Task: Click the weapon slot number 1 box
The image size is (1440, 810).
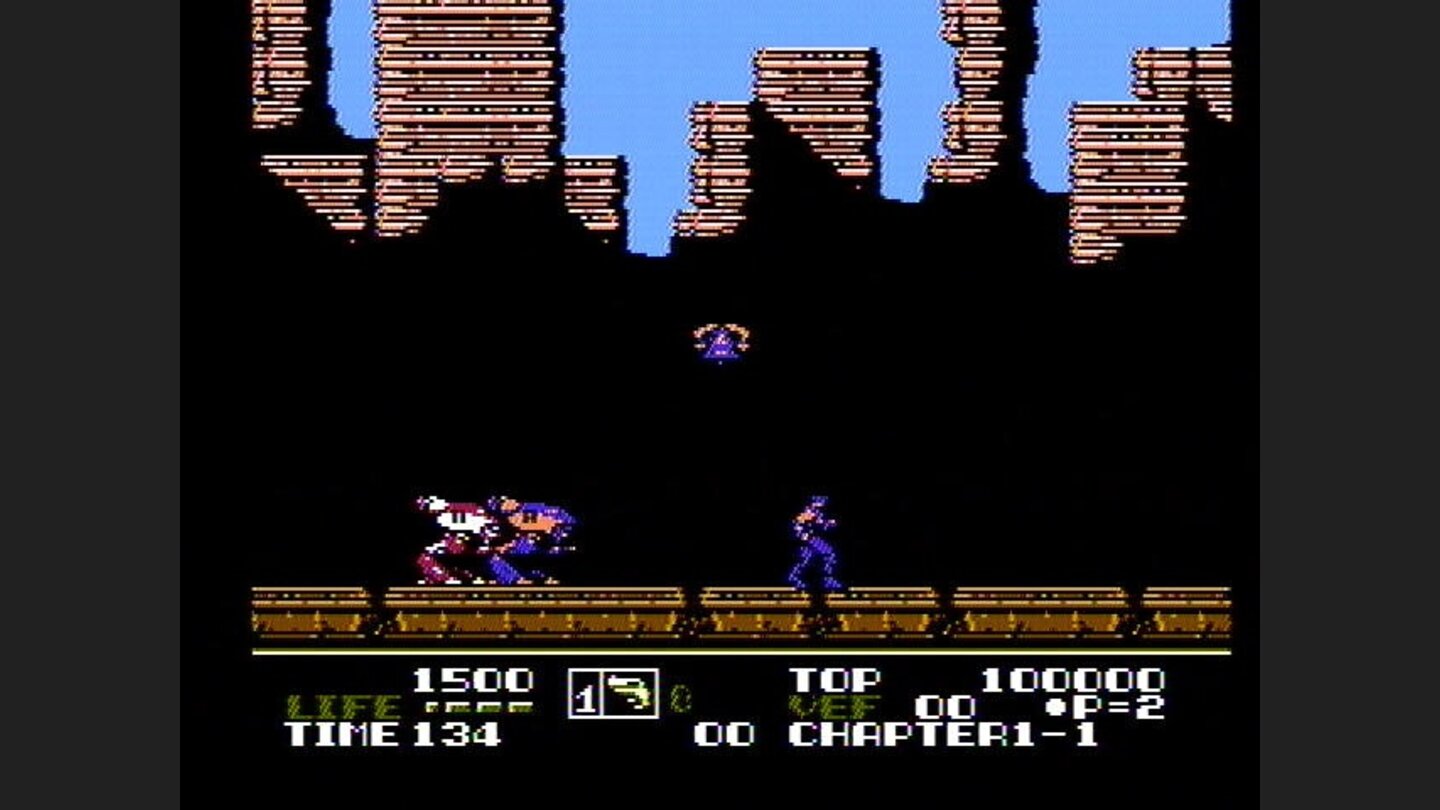Action: pos(582,690)
